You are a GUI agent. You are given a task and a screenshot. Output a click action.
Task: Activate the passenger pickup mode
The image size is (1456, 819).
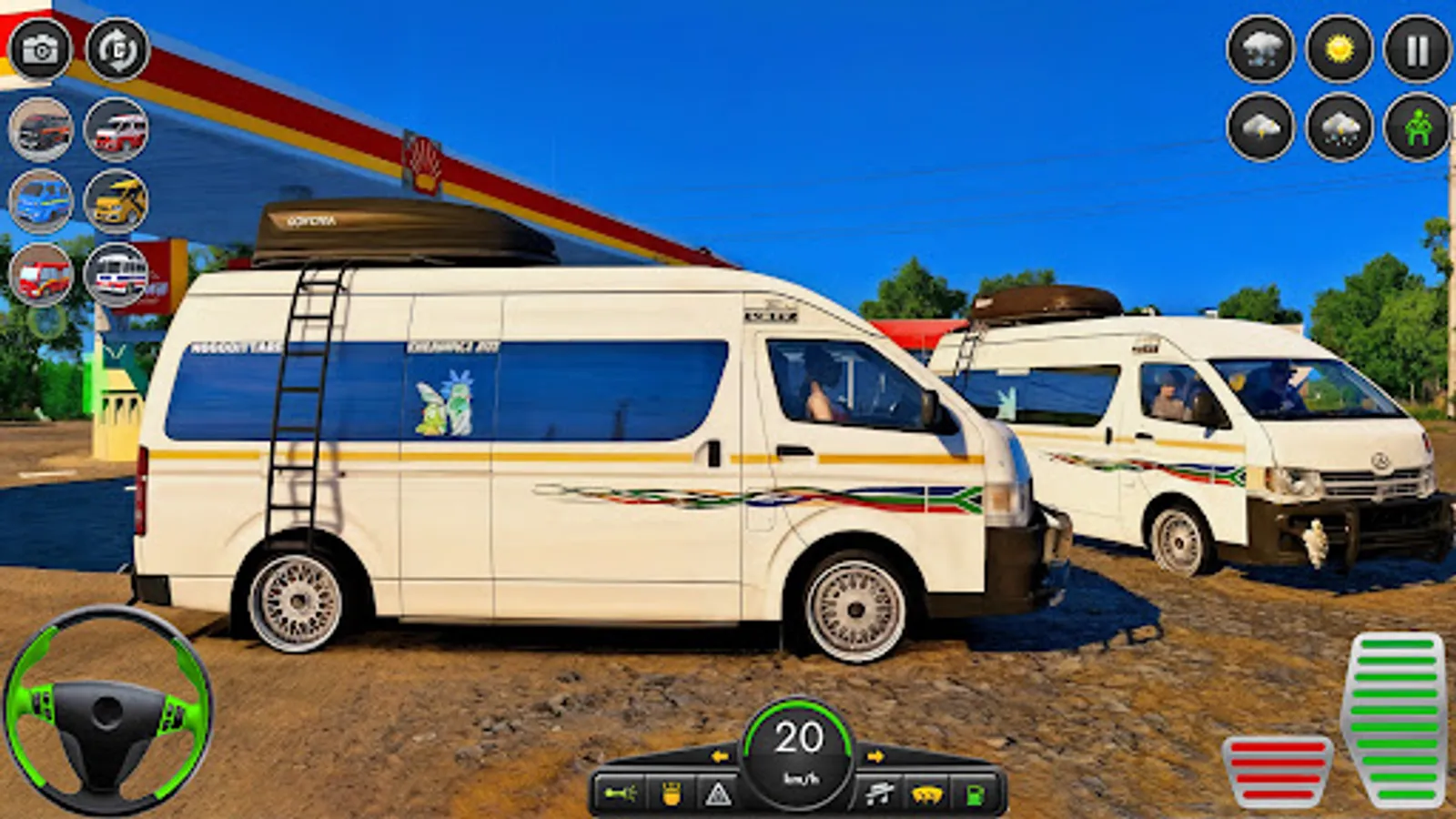click(1415, 127)
